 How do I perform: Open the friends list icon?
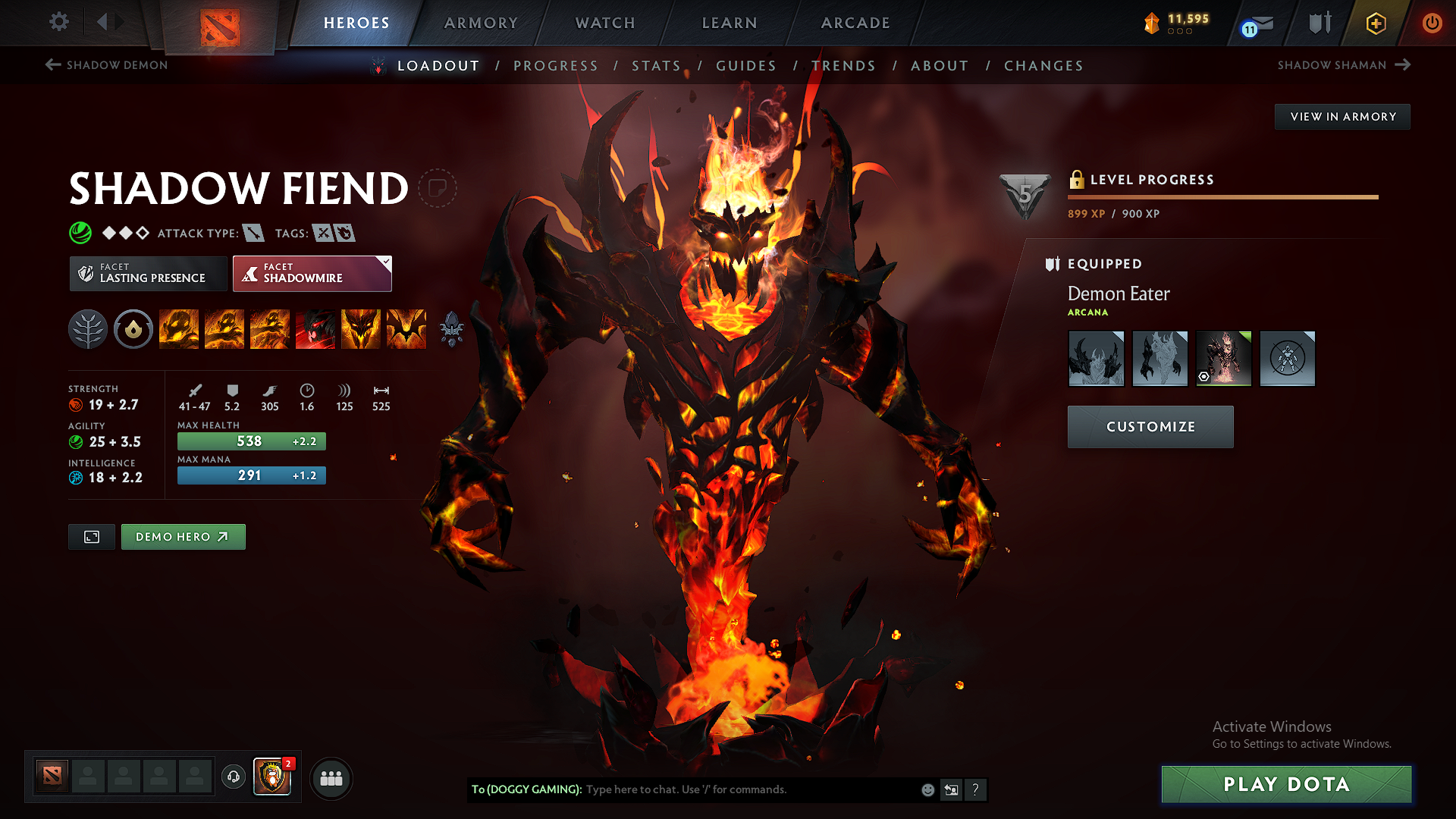click(331, 777)
